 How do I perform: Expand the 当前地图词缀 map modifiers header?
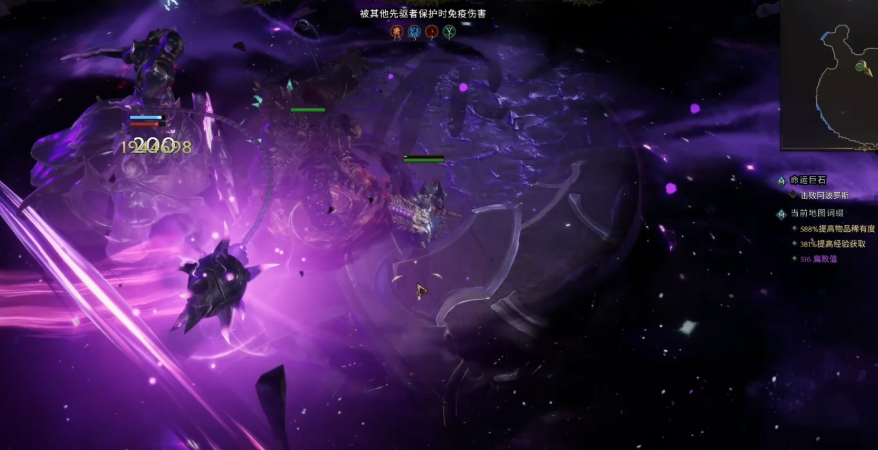pyautogui.click(x=817, y=214)
